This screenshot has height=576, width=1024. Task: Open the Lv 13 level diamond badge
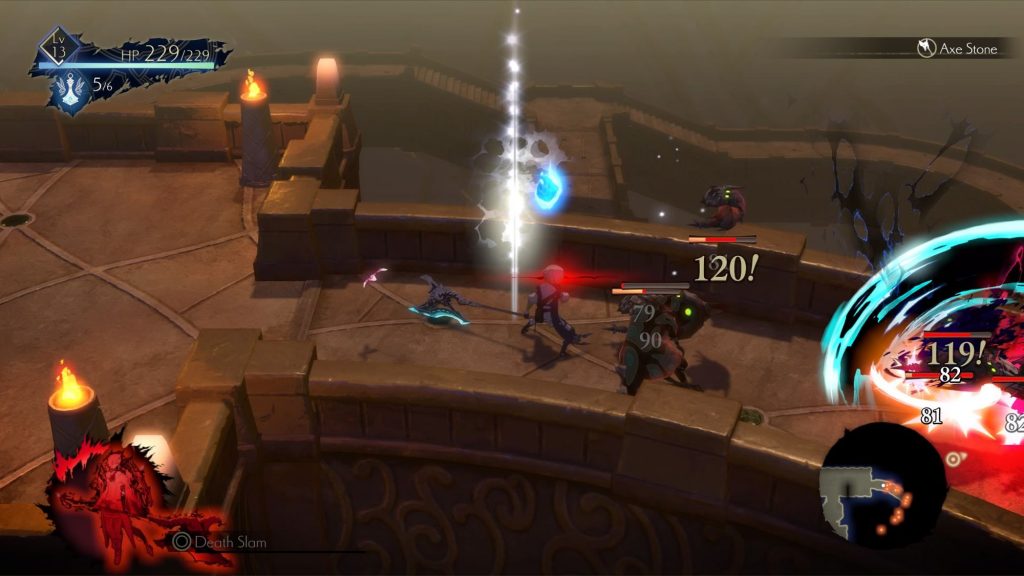point(58,47)
